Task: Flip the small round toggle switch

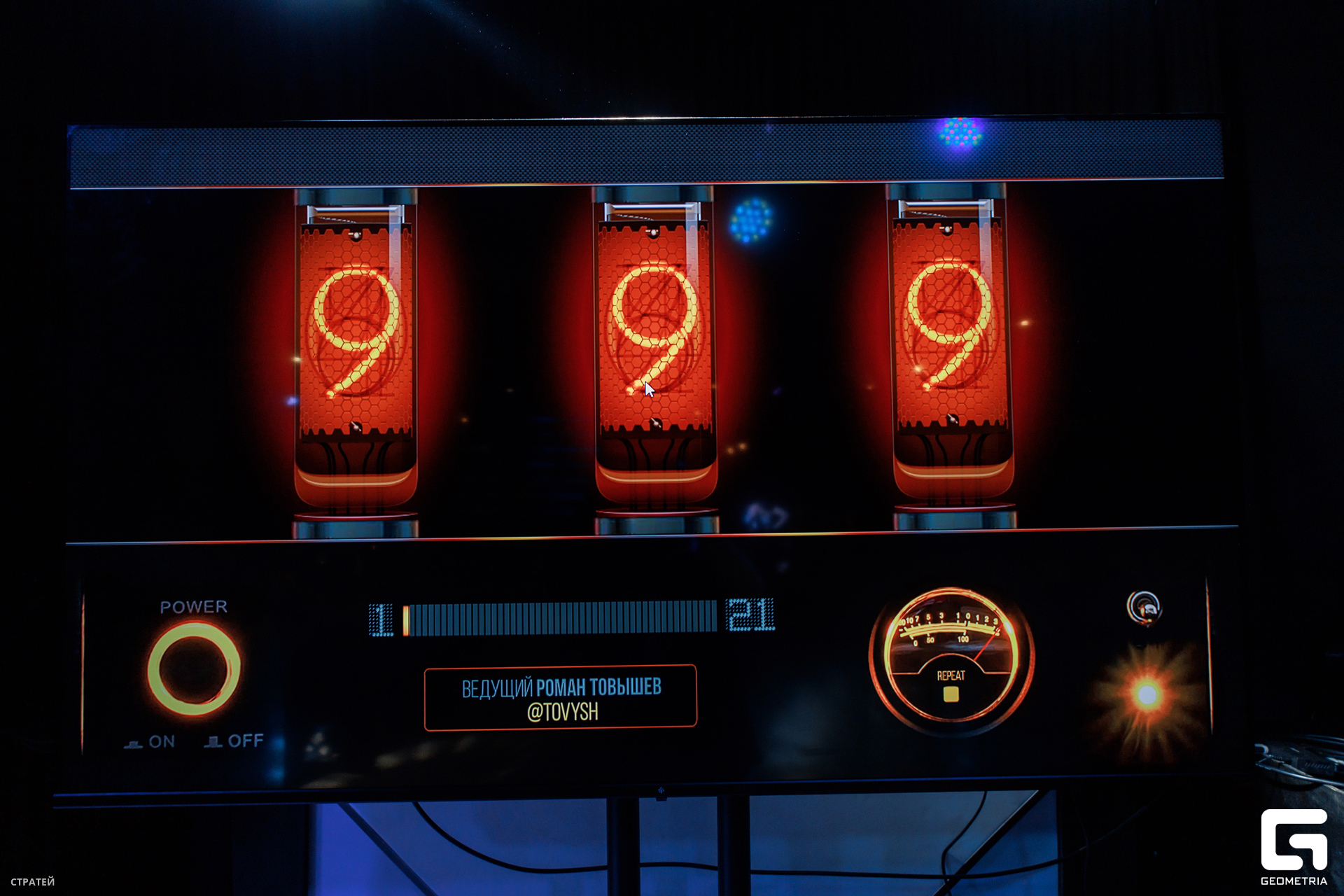Action: pyautogui.click(x=1144, y=608)
